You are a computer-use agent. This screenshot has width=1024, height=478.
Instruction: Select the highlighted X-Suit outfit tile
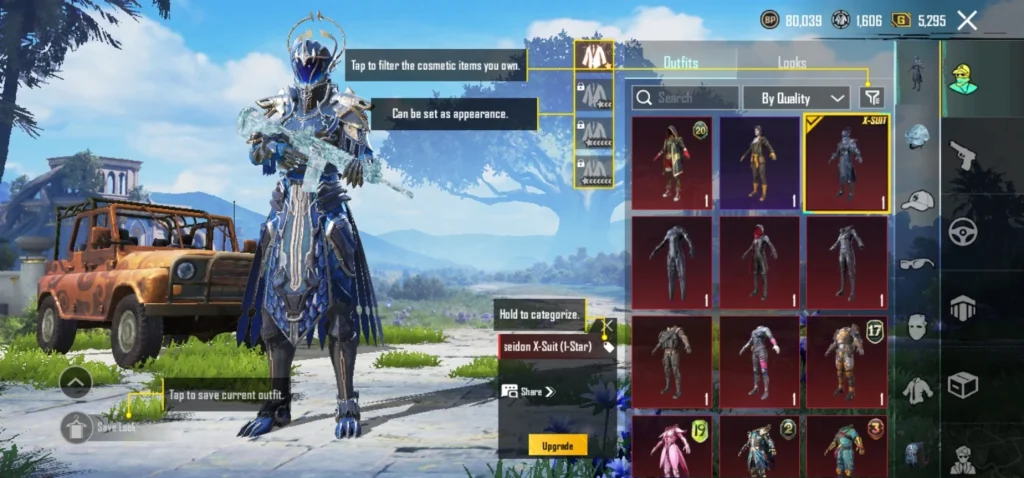pyautogui.click(x=846, y=163)
